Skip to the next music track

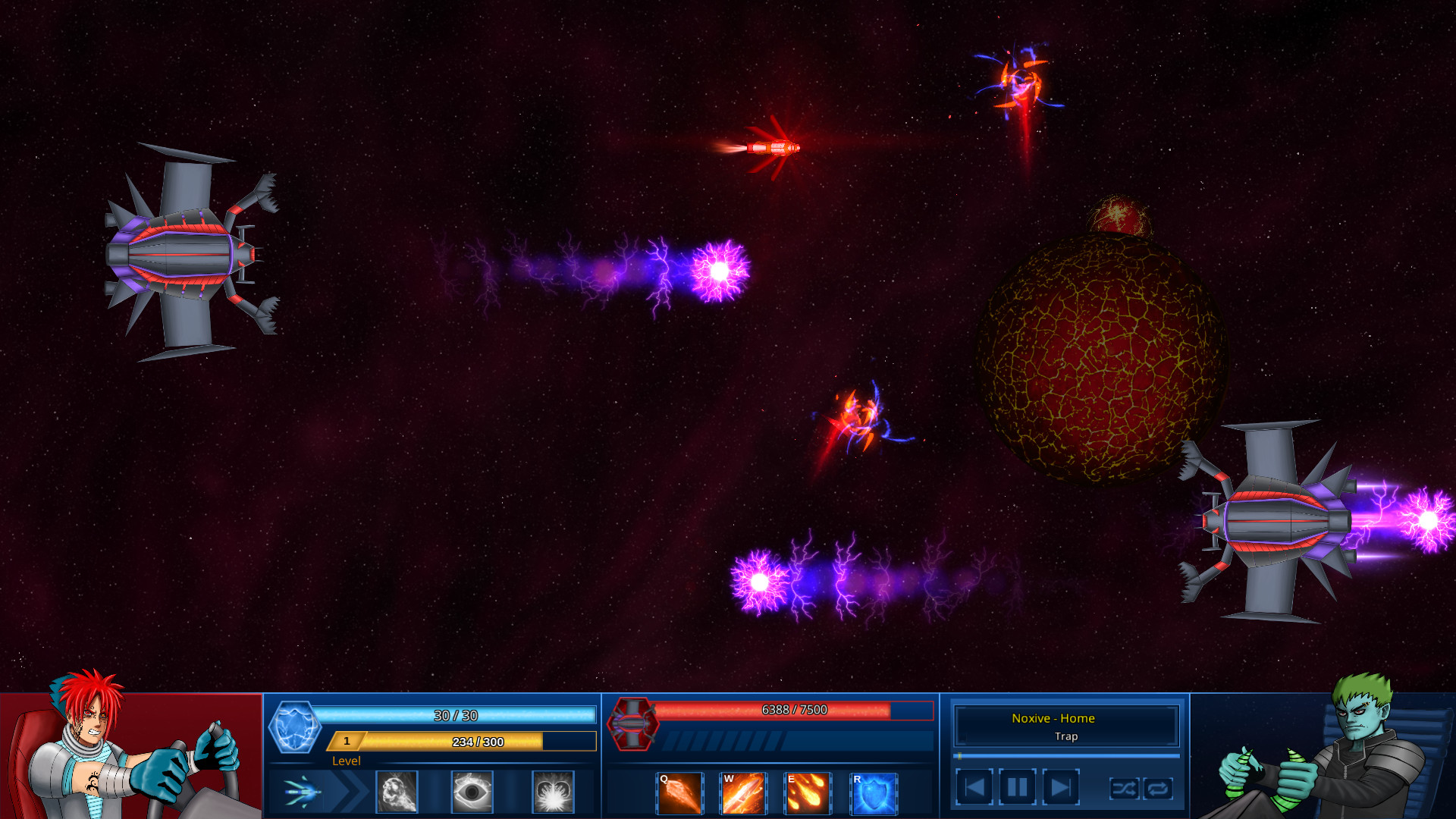[x=1059, y=786]
